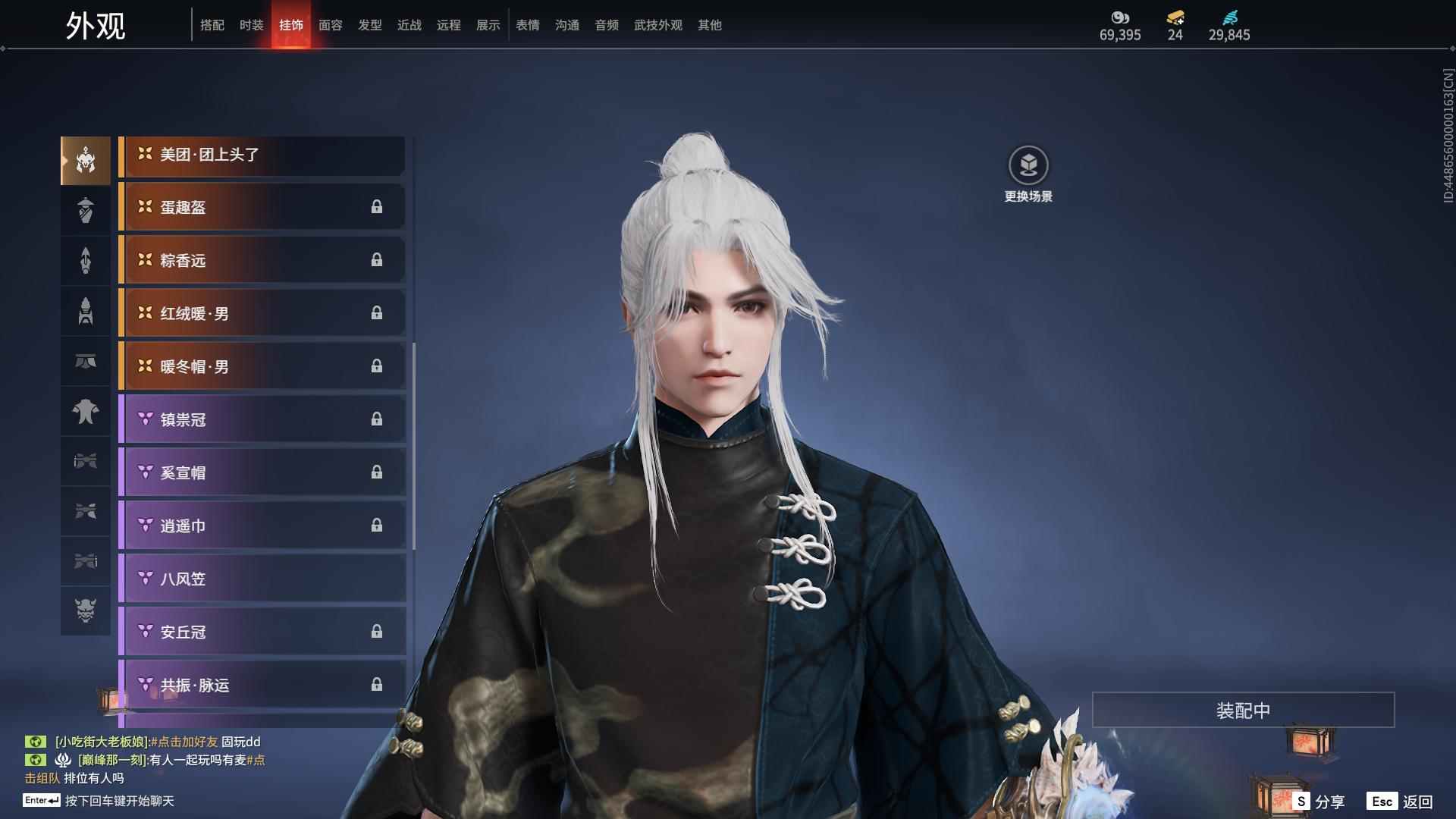
Task: Open the back ornament category in left sidebar
Action: coord(85,260)
